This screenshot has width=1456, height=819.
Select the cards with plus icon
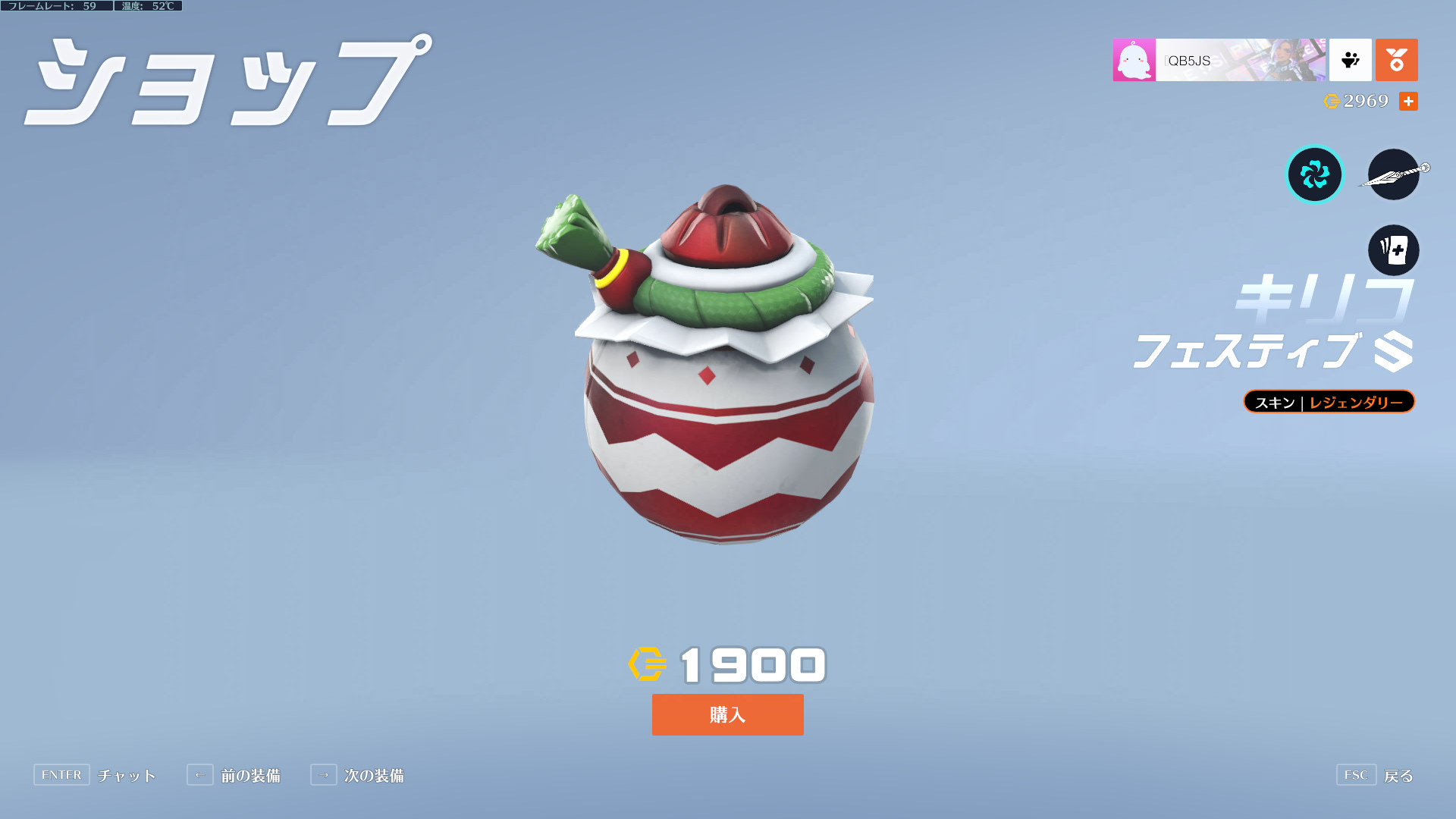point(1393,250)
